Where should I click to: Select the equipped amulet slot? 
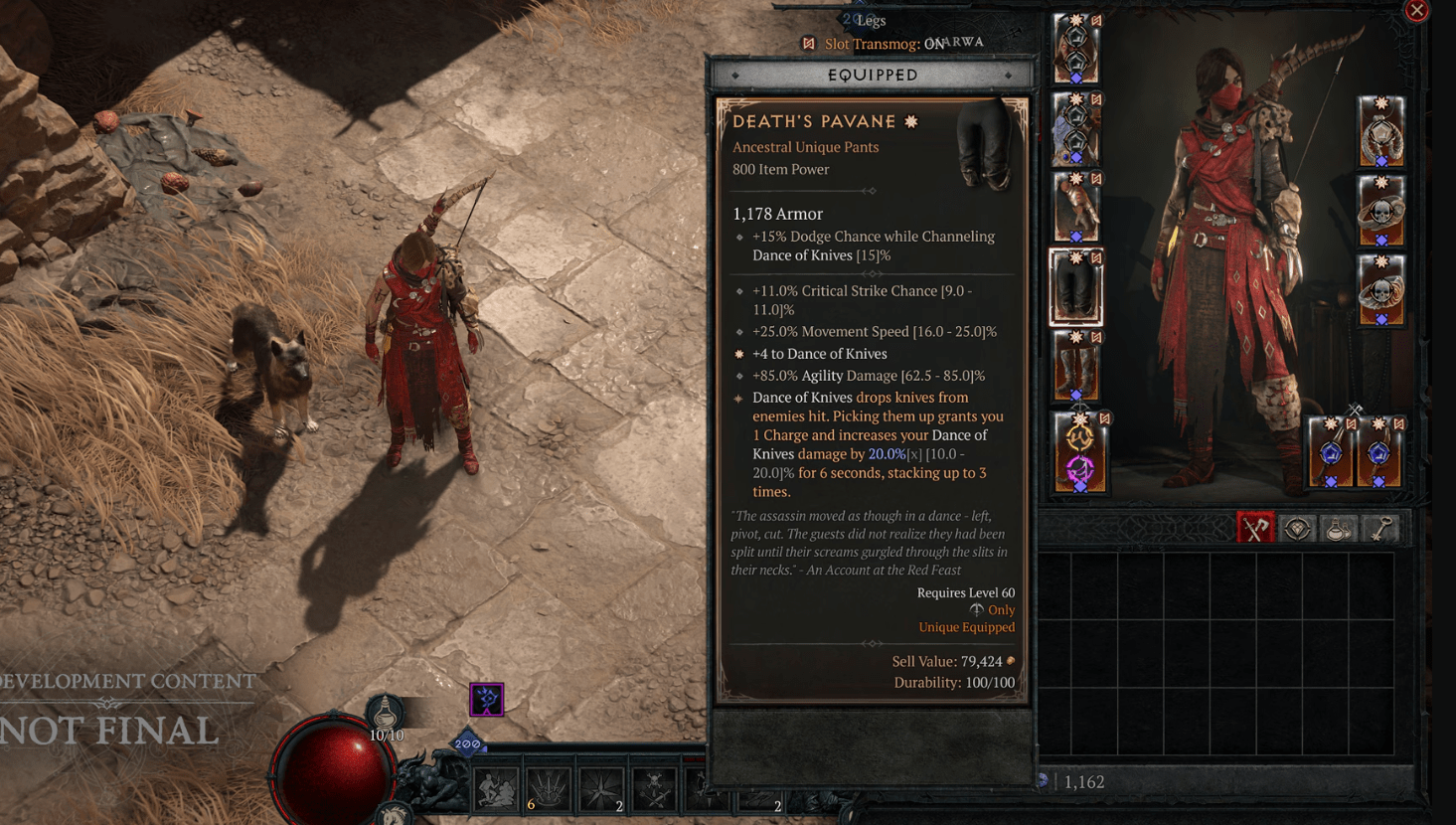[x=1380, y=130]
